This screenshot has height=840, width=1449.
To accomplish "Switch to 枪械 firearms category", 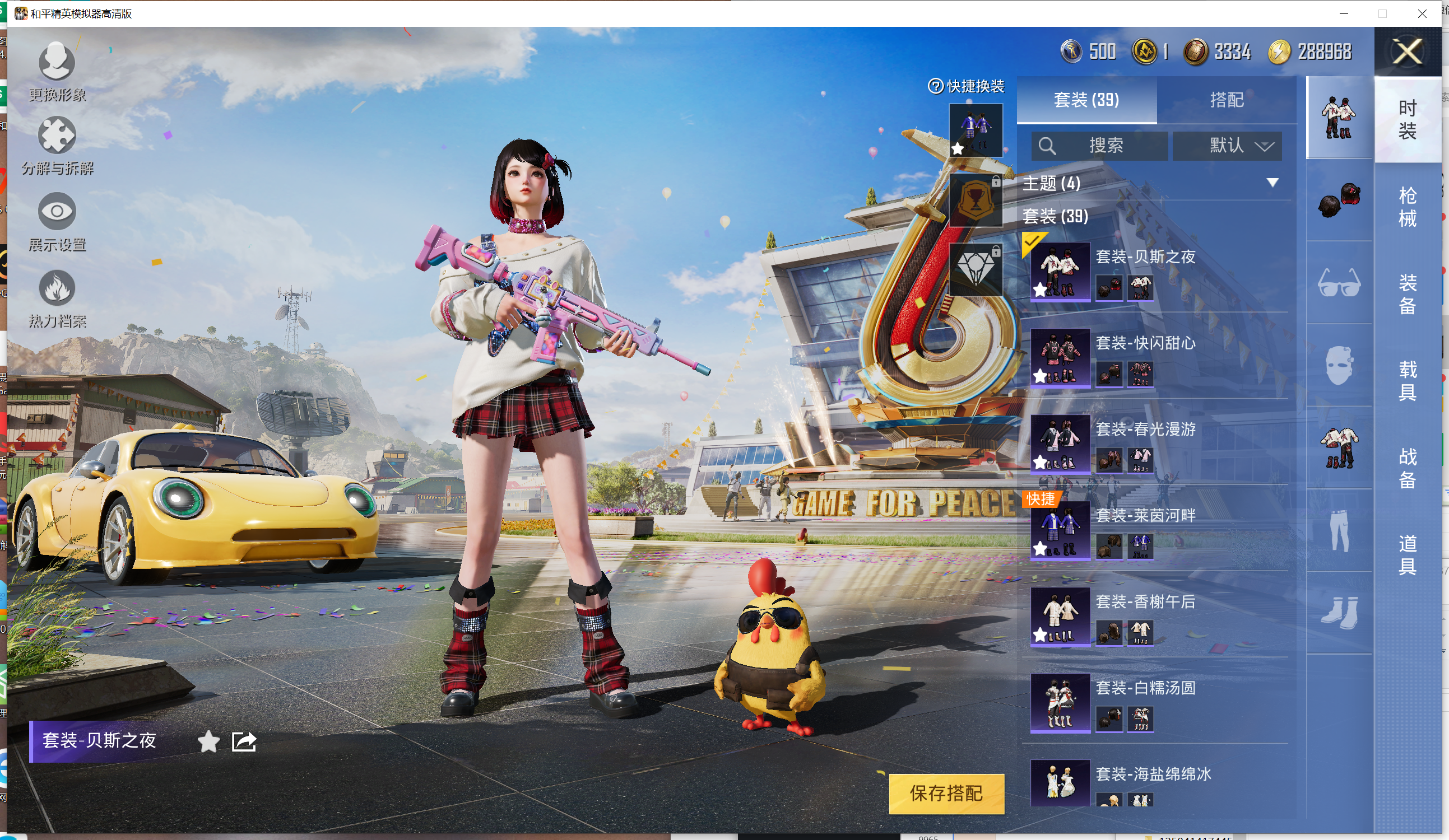I will click(1407, 207).
